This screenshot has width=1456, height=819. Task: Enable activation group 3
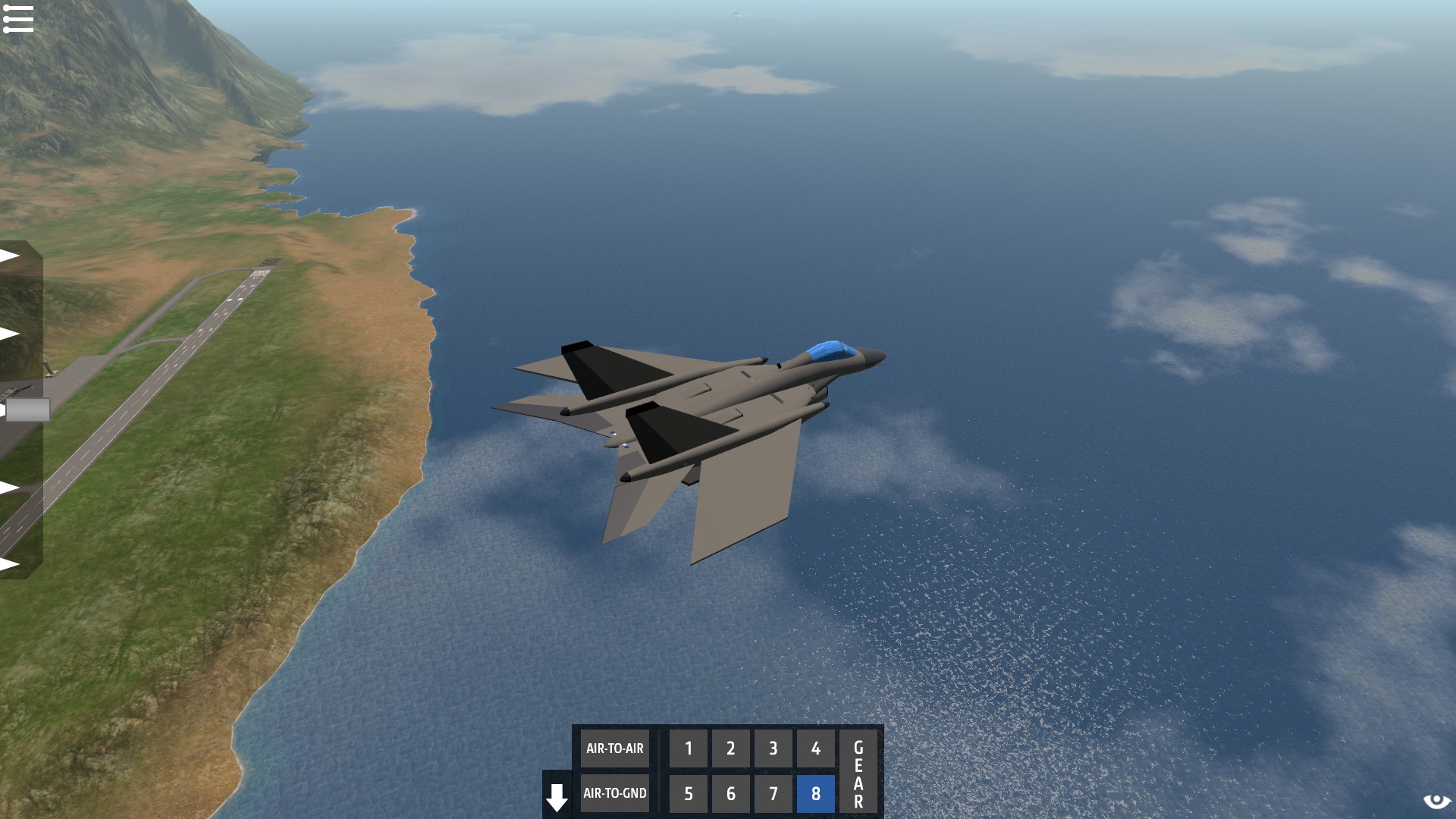773,748
